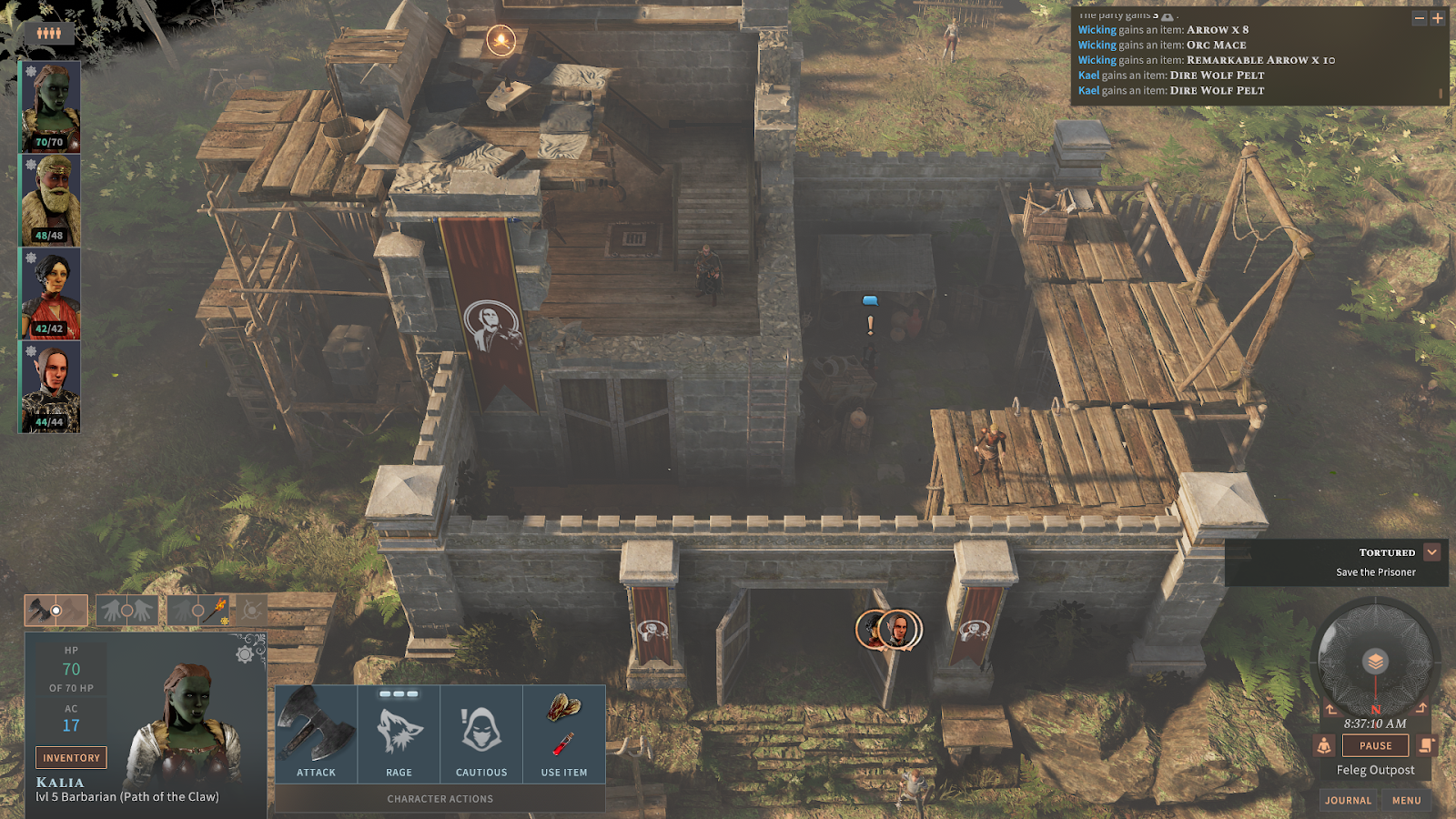Viewport: 1456px width, 819px height.
Task: Select Kalia's green-skinned party portrait
Action: (51, 106)
